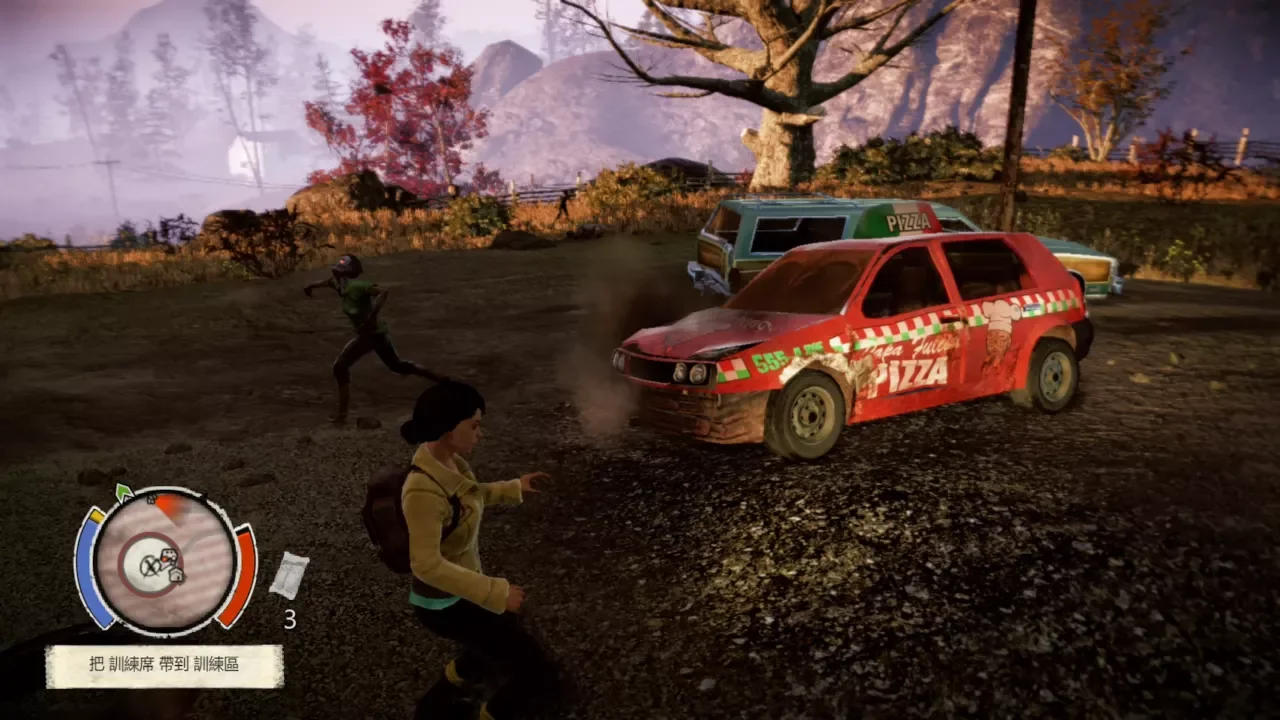This screenshot has width=1280, height=720.
Task: Click the circular minimap
Action: click(x=164, y=561)
